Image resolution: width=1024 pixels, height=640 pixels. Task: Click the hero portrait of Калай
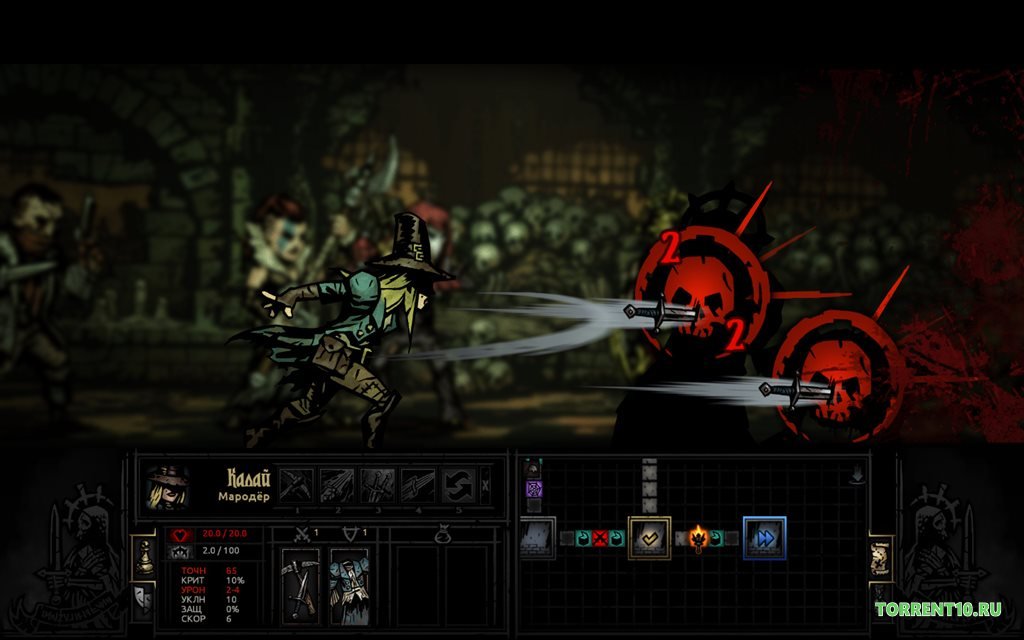click(x=166, y=487)
